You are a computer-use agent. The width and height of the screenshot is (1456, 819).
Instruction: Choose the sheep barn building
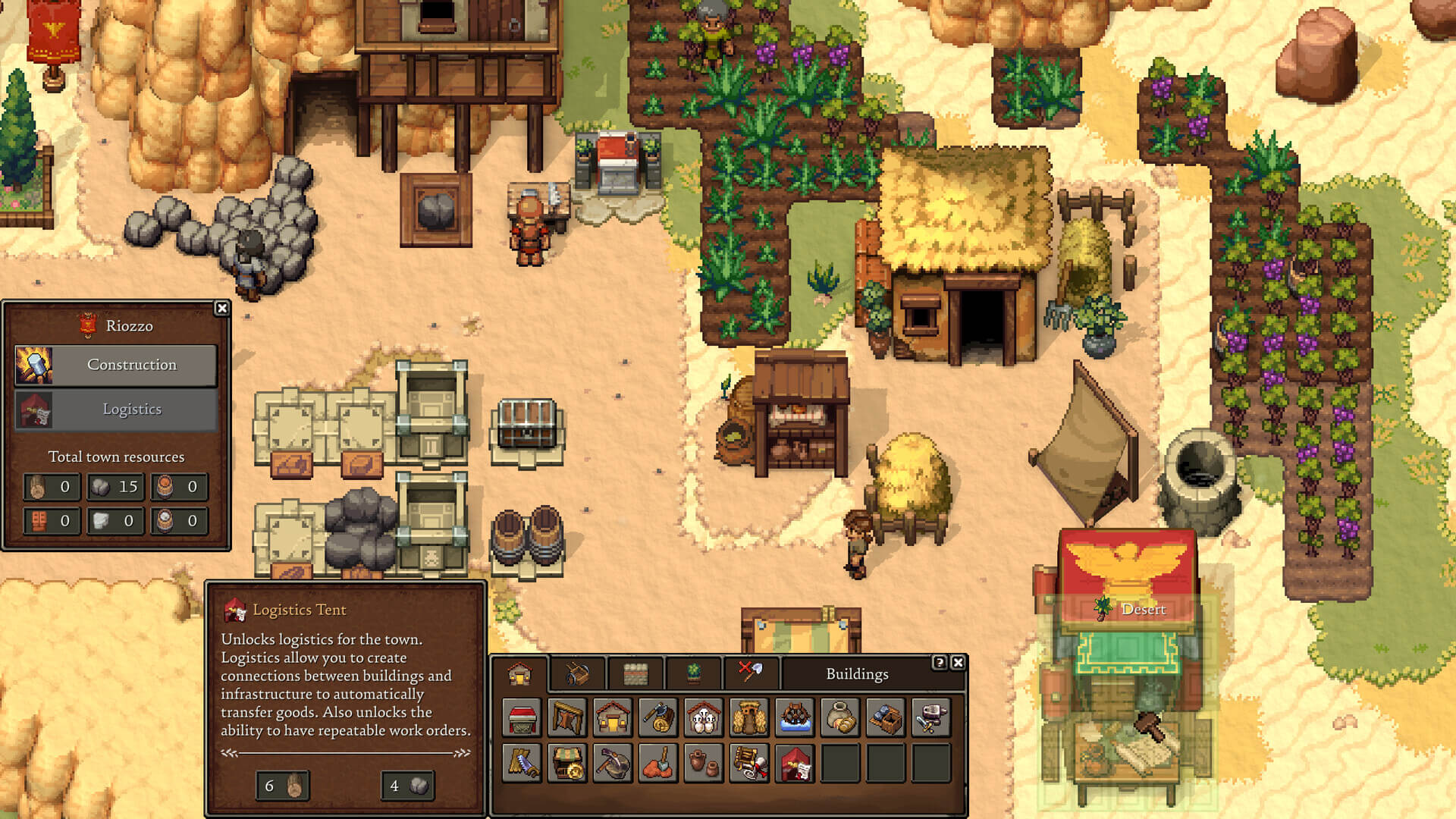click(704, 717)
